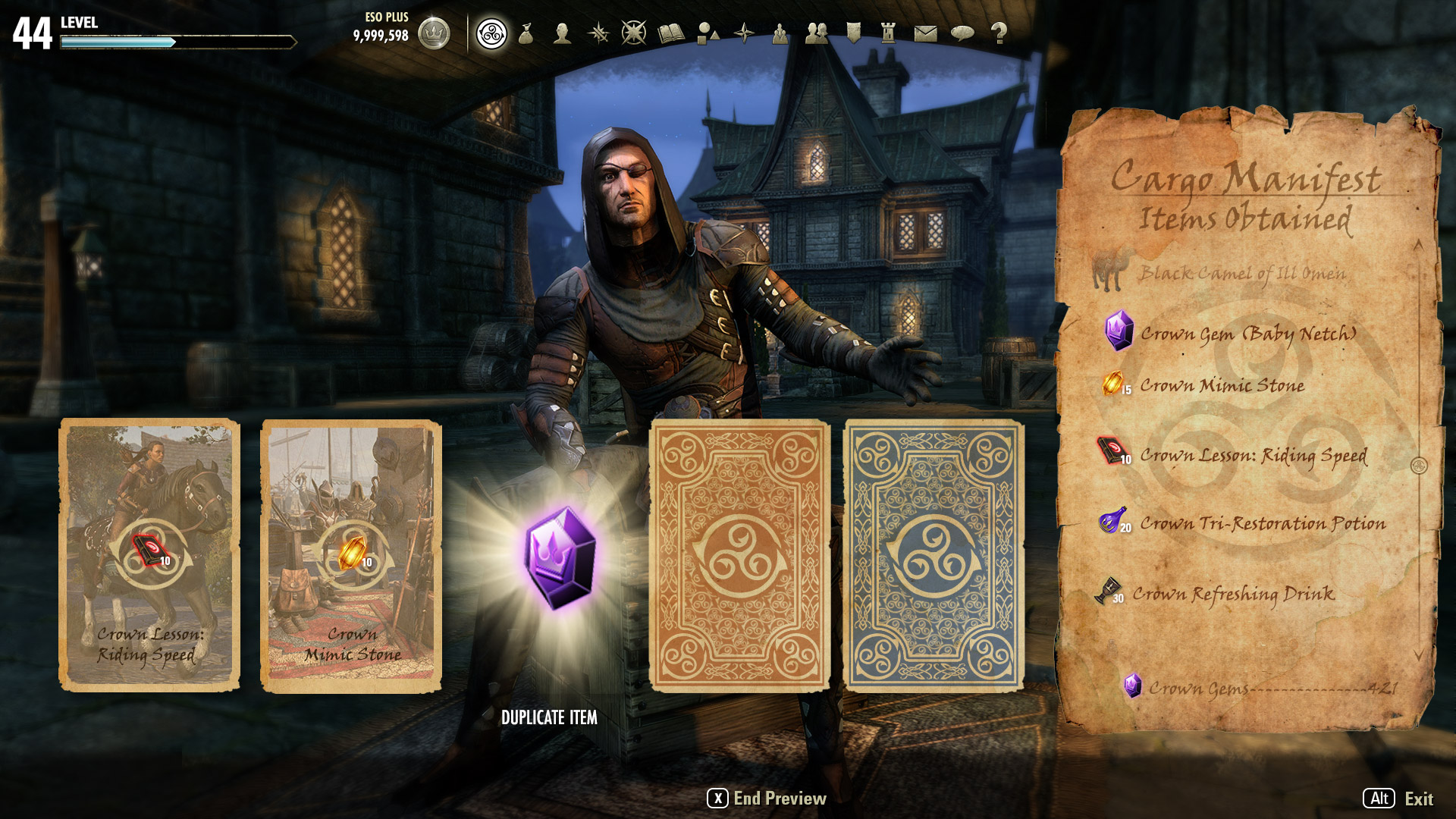Select the highlighted Crown Crates triskelion icon
The image size is (1456, 819).
(x=491, y=33)
